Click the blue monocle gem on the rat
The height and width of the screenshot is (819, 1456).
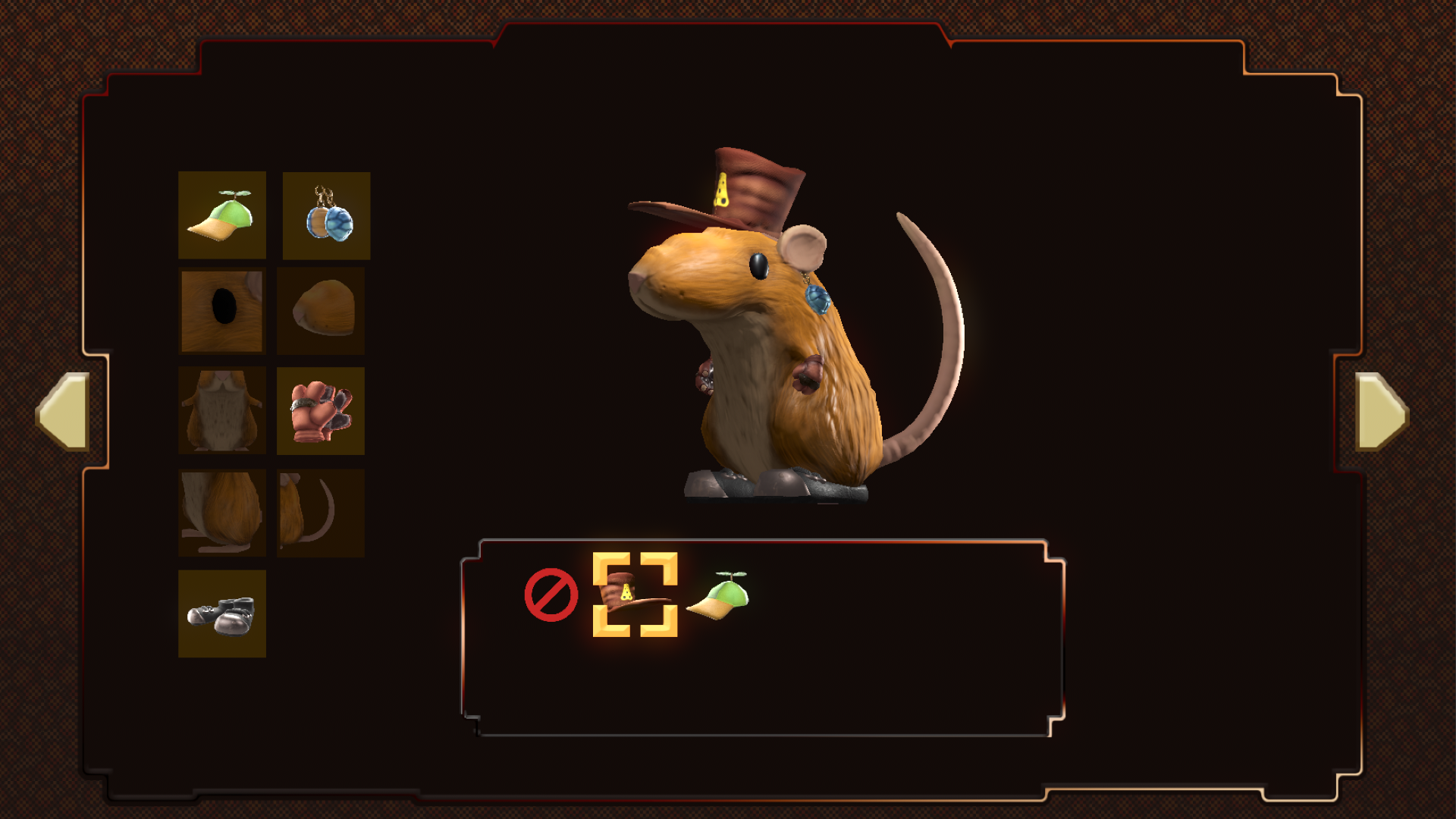[817, 300]
